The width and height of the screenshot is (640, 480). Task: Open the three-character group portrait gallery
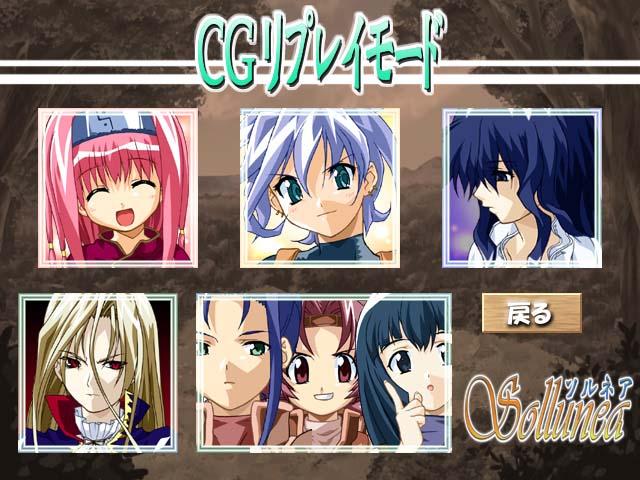(323, 371)
